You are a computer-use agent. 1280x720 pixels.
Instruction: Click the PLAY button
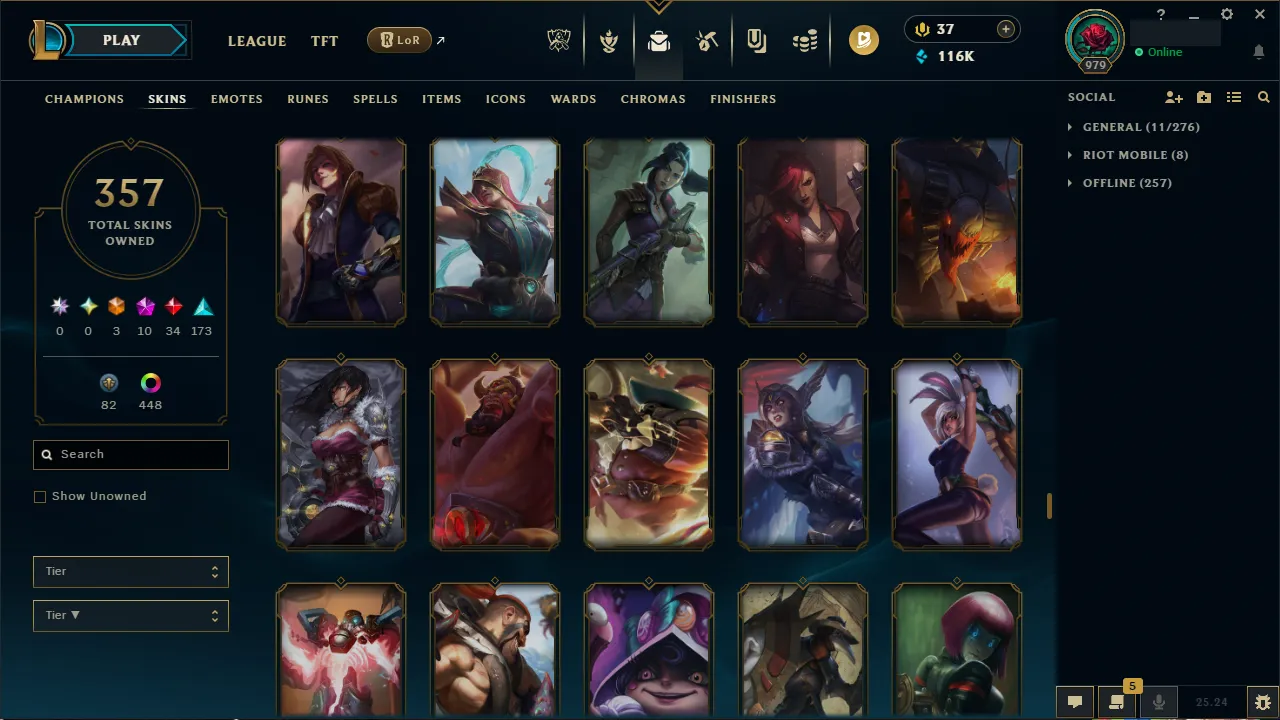tap(121, 40)
